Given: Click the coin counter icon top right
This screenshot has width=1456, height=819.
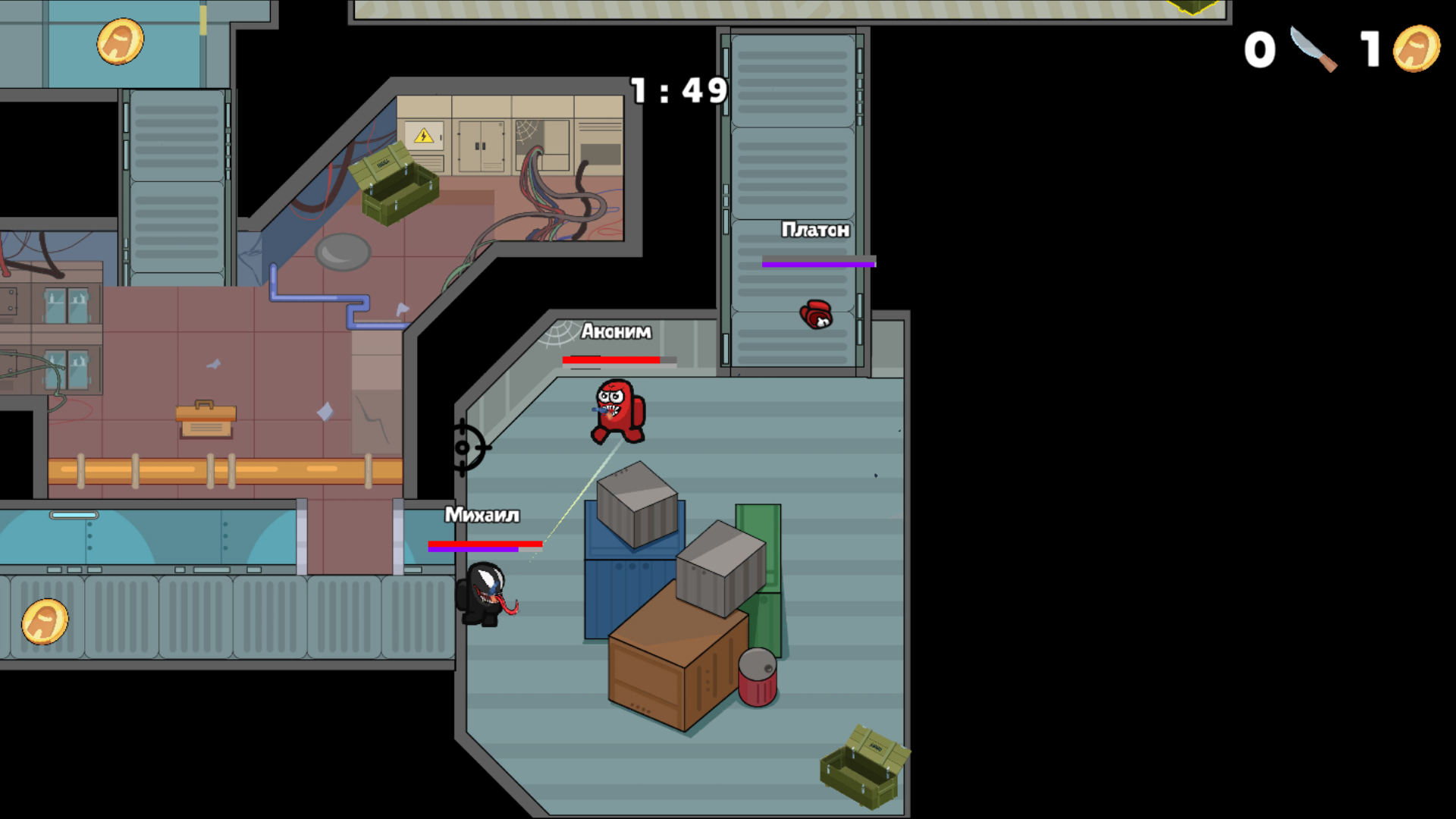Looking at the screenshot, I should tap(1416, 47).
